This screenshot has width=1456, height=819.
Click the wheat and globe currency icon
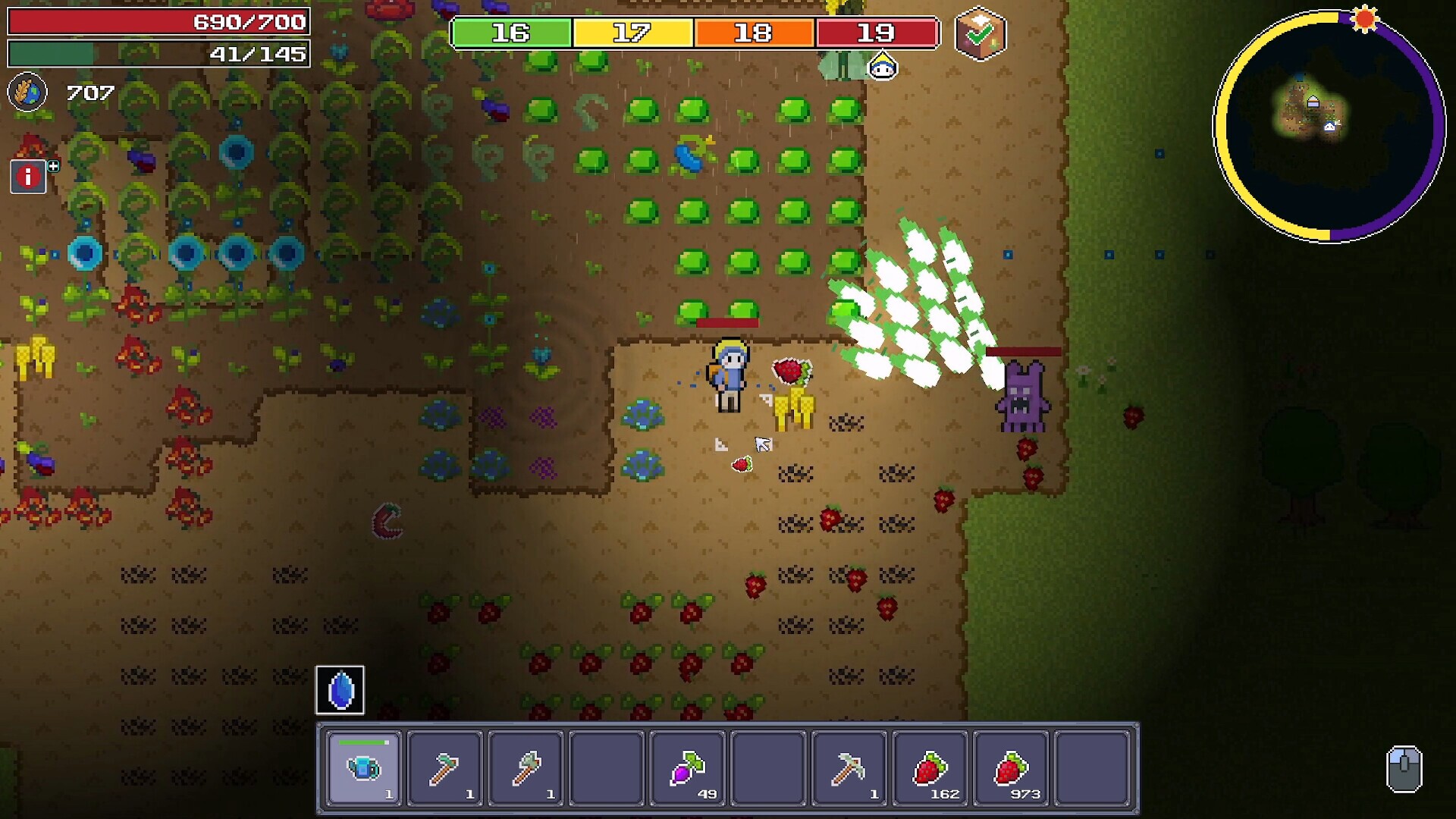(27, 93)
